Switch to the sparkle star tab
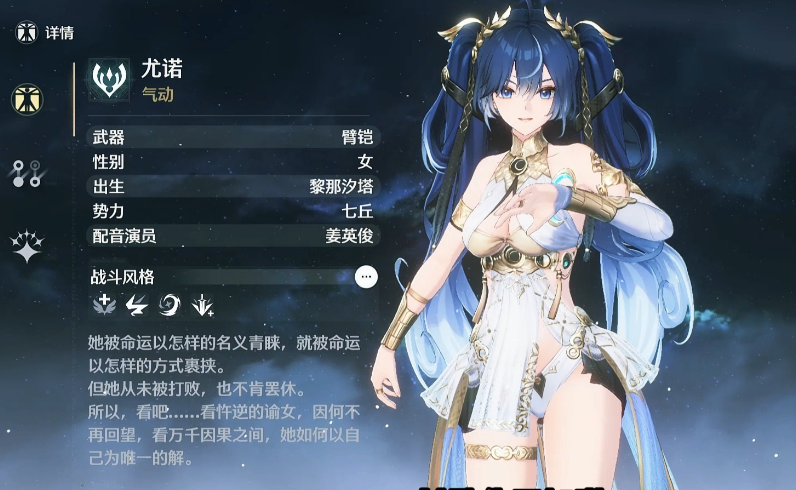 pyautogui.click(x=27, y=247)
